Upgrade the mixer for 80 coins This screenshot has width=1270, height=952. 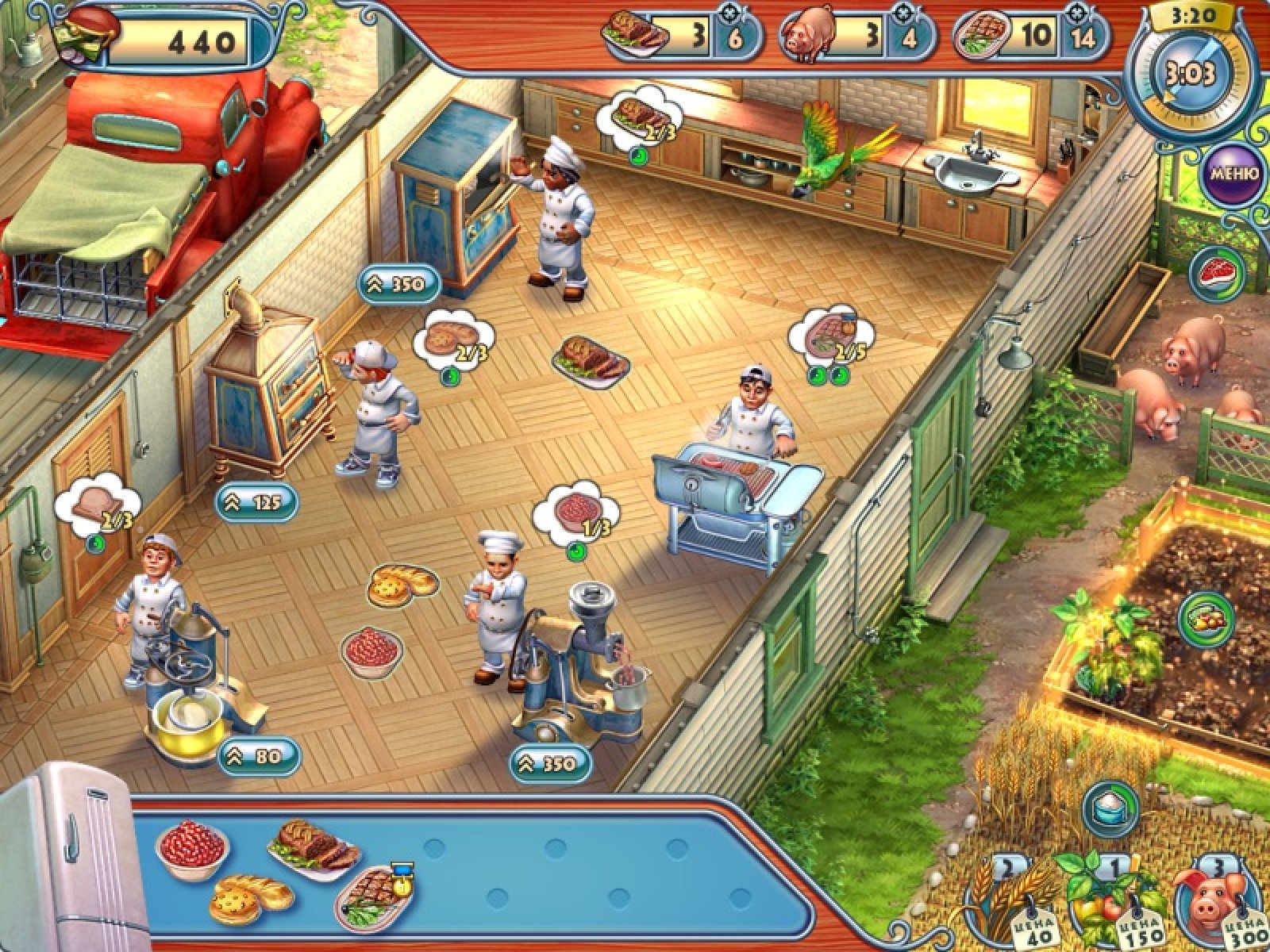(258, 756)
